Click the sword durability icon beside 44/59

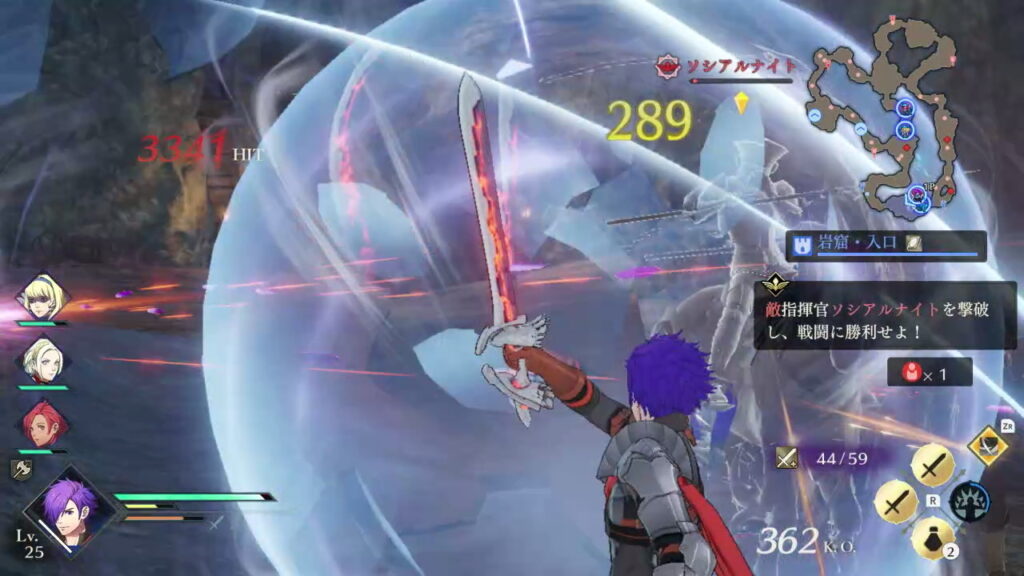(788, 457)
